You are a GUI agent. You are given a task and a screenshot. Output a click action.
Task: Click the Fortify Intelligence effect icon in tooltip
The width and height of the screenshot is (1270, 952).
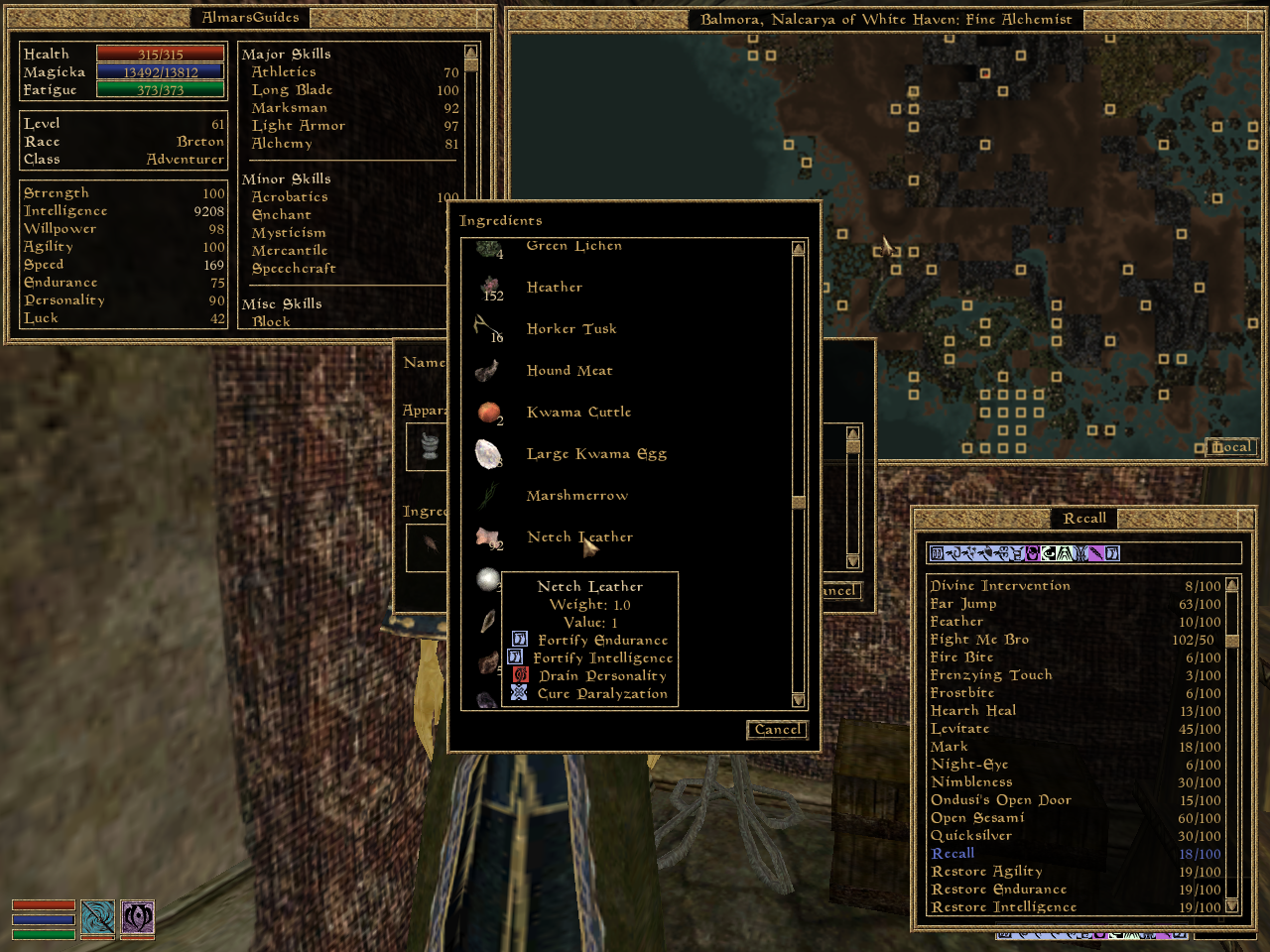(x=515, y=656)
